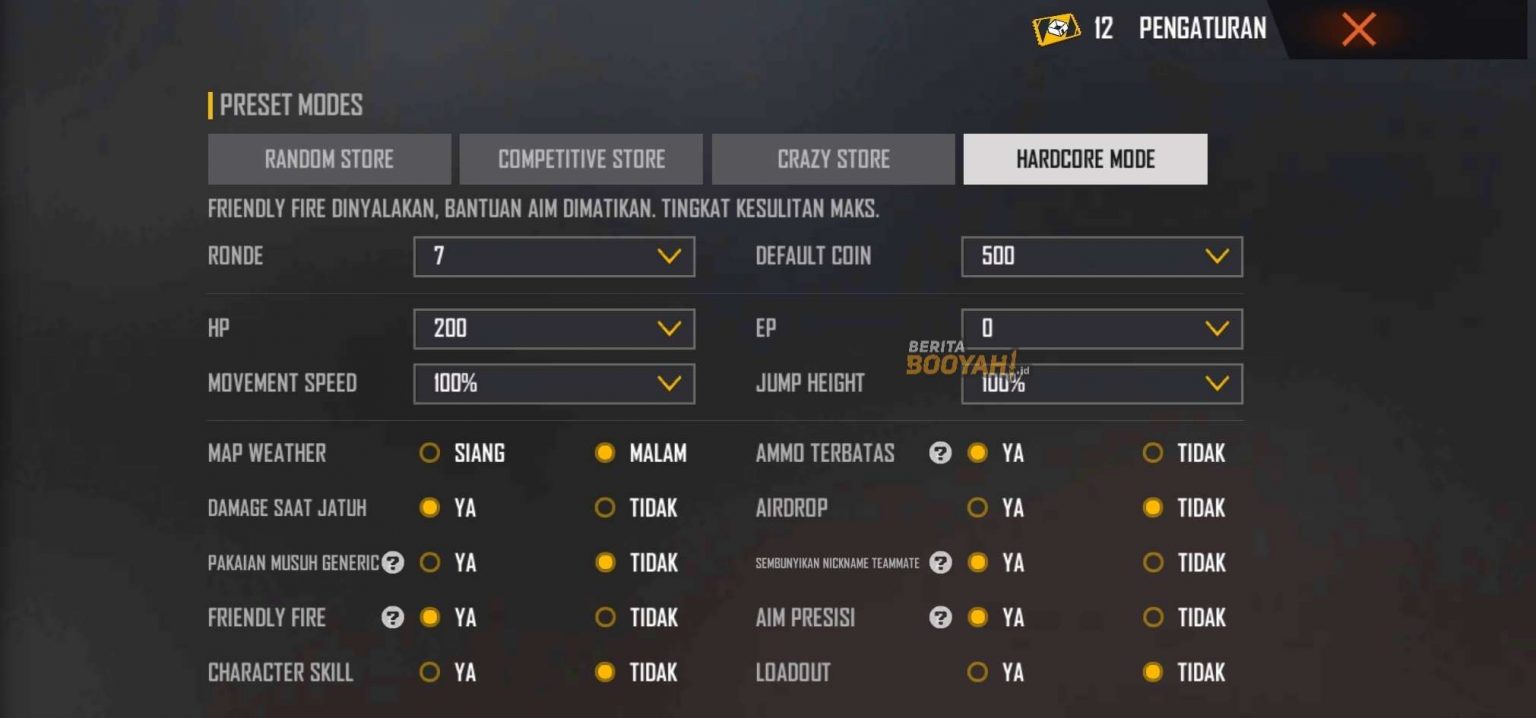The image size is (1536, 718).
Task: Expand the HP dropdown
Action: pos(554,328)
